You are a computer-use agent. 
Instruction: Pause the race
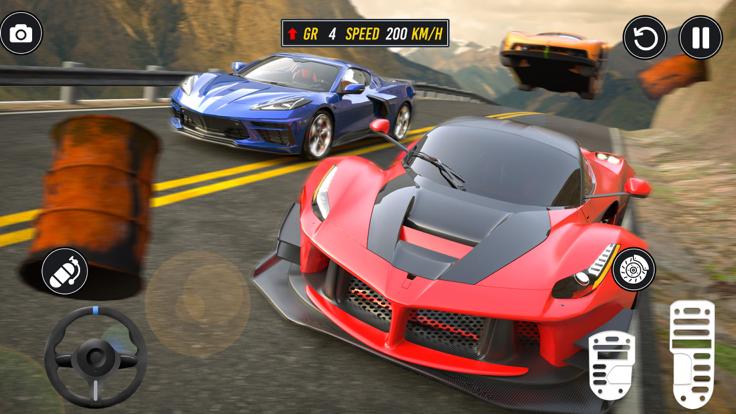tap(700, 39)
